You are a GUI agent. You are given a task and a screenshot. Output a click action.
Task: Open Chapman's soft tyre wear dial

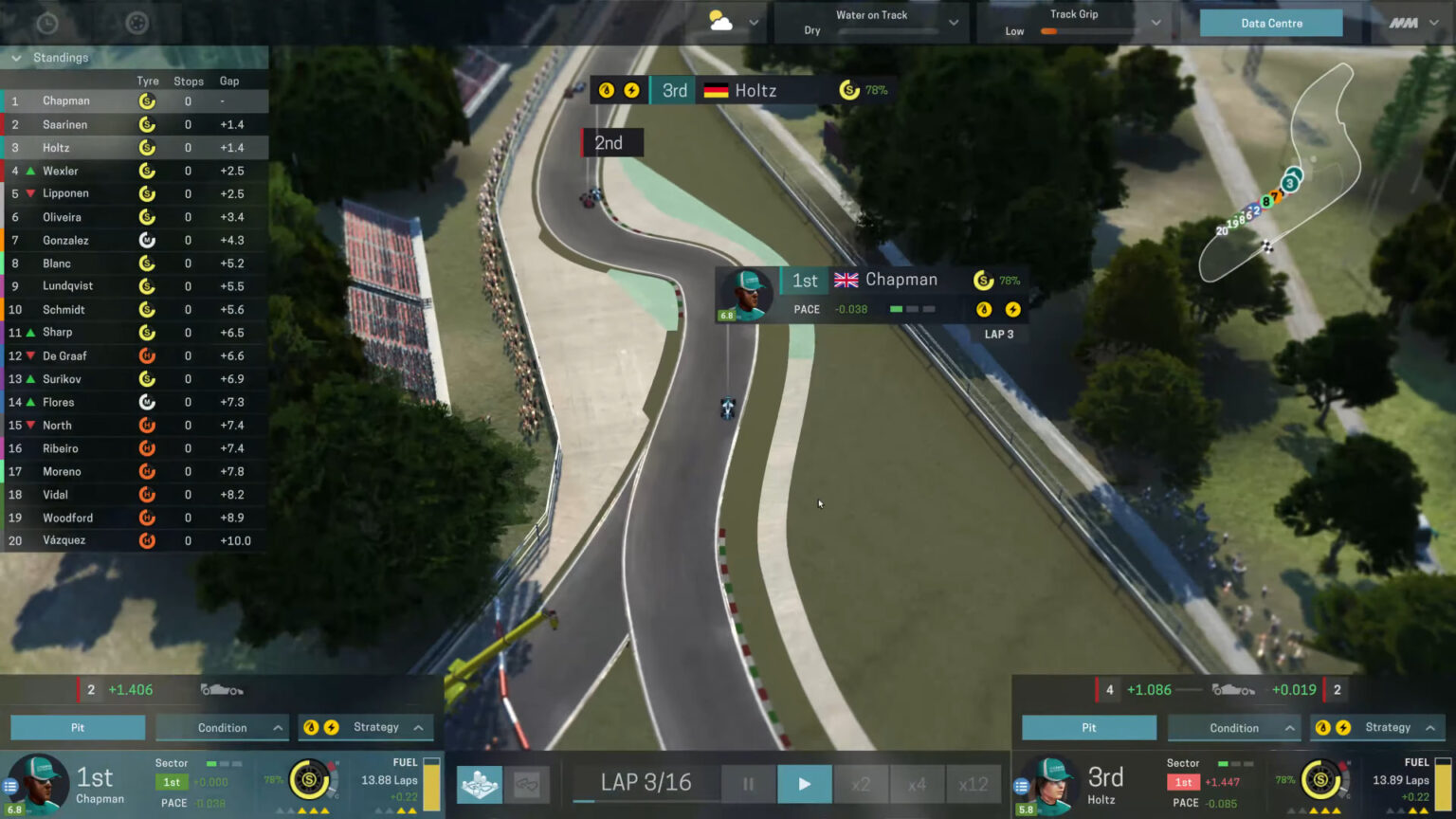(310, 781)
